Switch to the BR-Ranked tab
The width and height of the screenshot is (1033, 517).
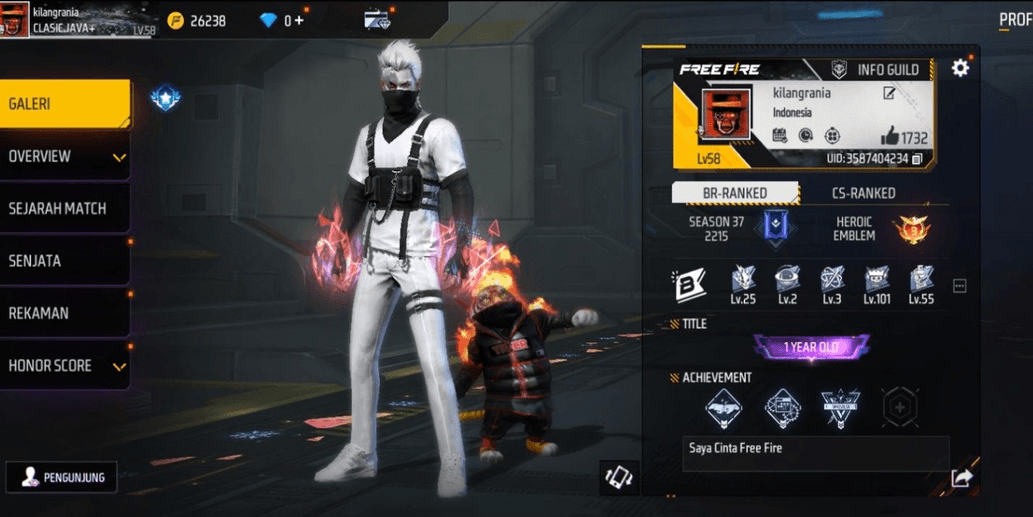[735, 193]
